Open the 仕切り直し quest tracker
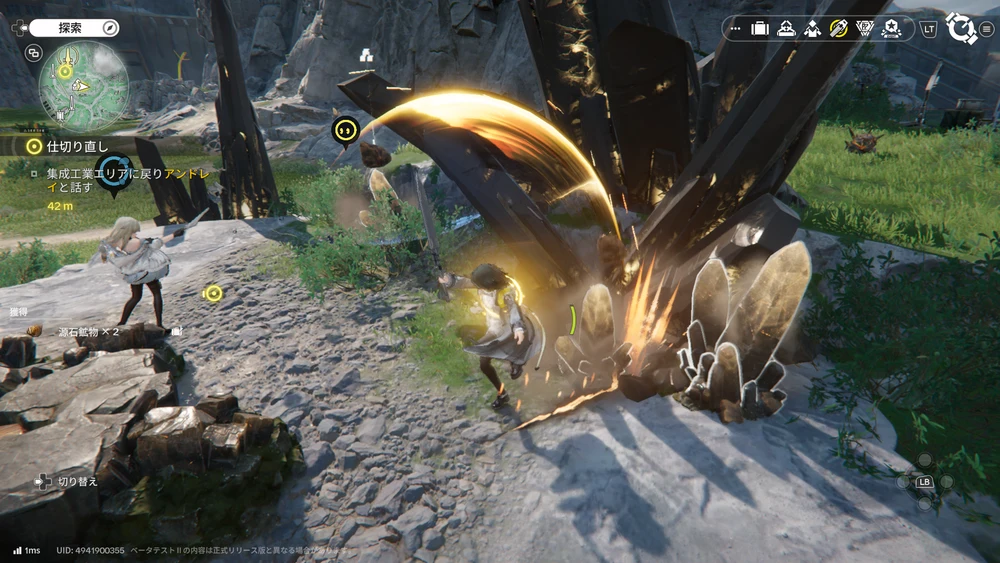 70,146
